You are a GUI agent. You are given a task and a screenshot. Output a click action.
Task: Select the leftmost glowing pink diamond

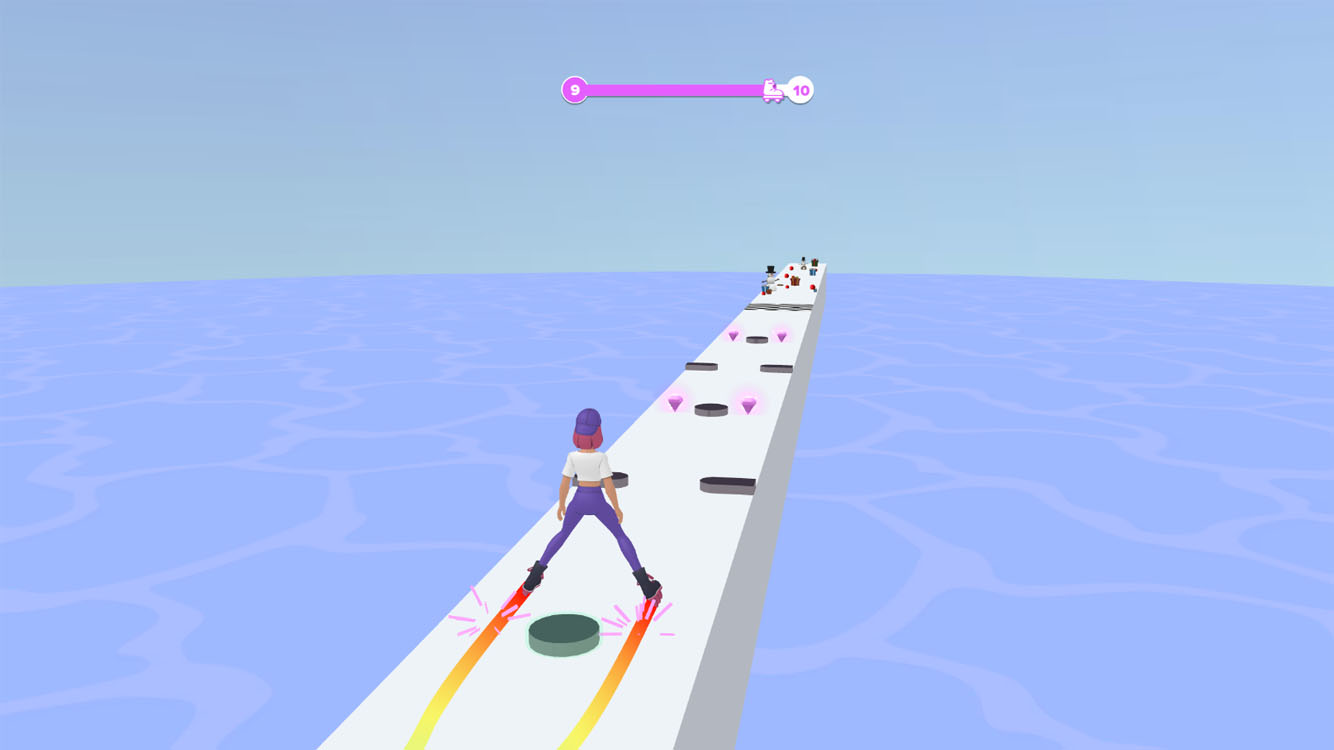pos(675,403)
